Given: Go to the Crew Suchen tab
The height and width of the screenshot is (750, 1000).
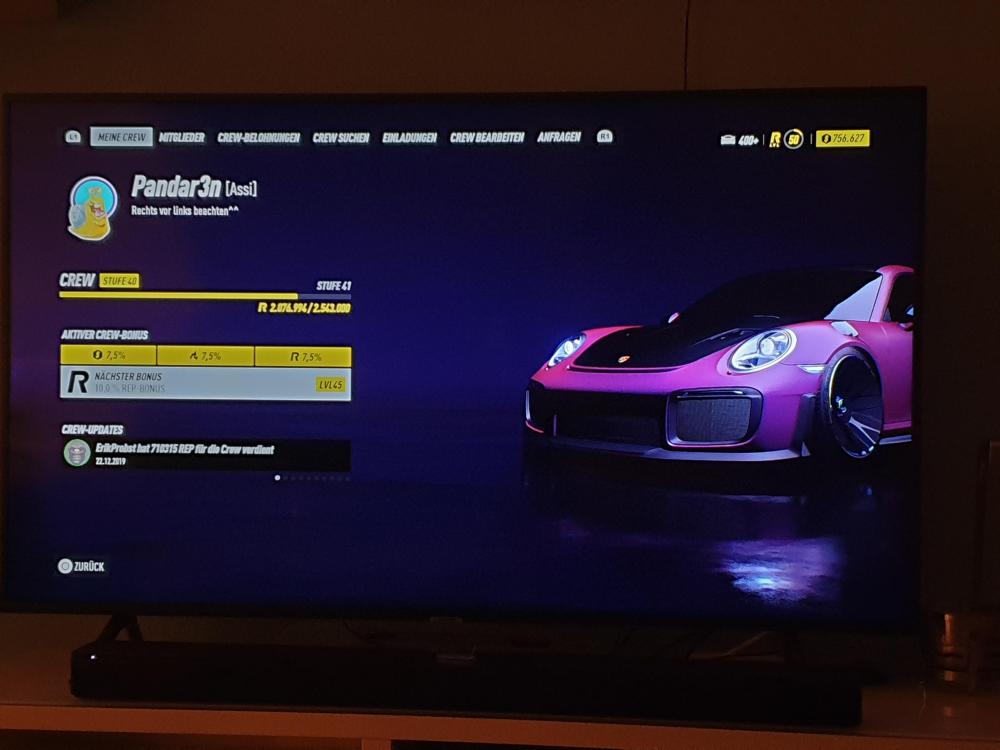Looking at the screenshot, I should 341,138.
